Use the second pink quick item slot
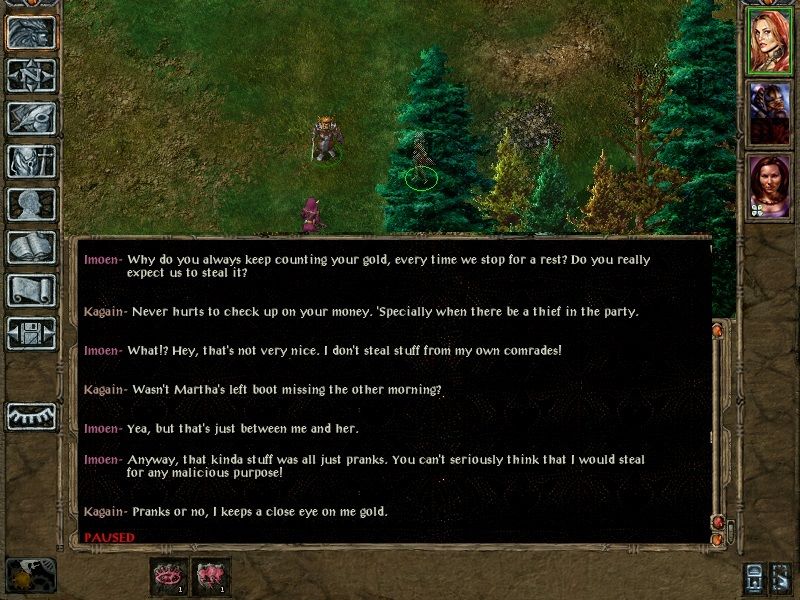Image resolution: width=800 pixels, height=600 pixels. (210, 575)
